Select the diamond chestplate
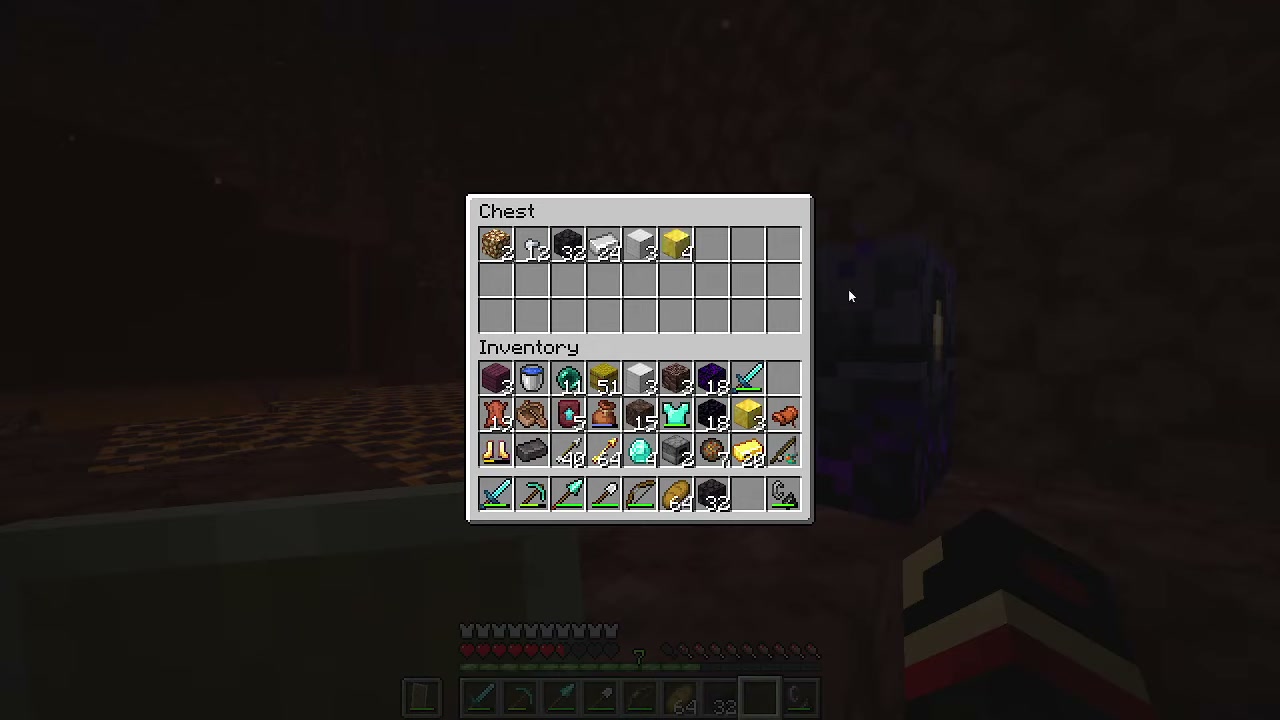This screenshot has width=1280, height=720. point(676,416)
